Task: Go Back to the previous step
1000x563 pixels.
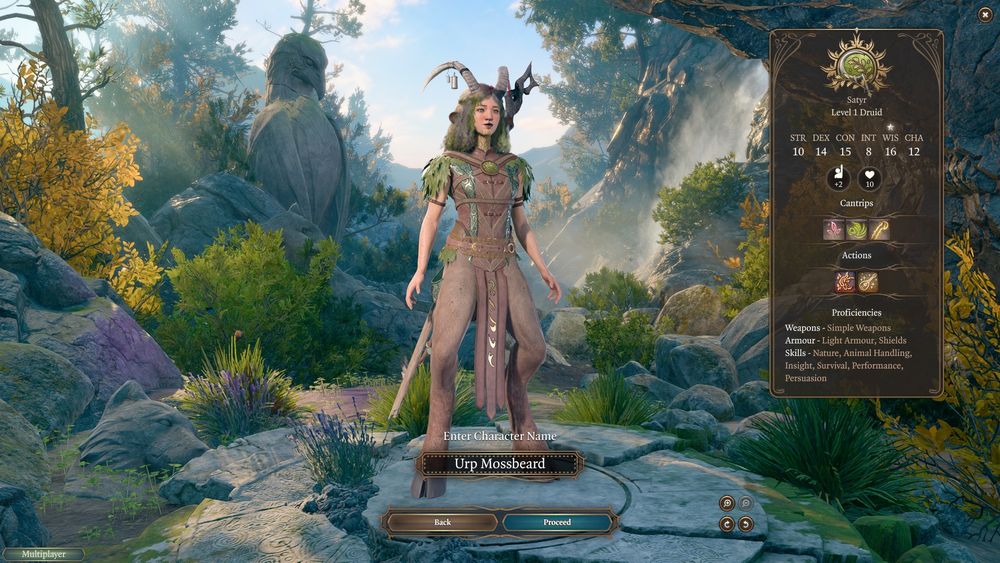Action: click(x=442, y=522)
